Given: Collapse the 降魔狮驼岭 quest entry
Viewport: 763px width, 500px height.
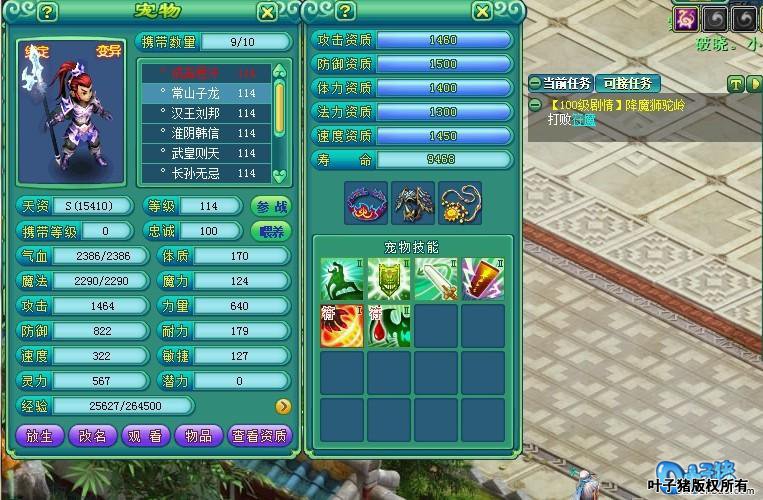Looking at the screenshot, I should coord(534,104).
